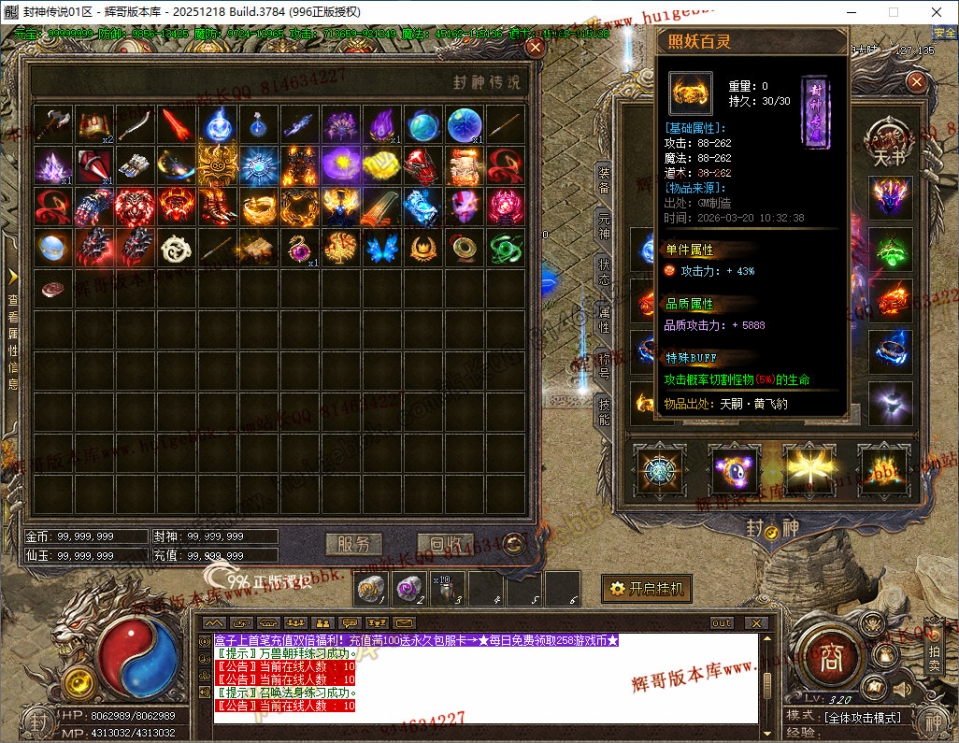This screenshot has height=743, width=959.
Task: Select the battle axe in the bag
Action: (x=52, y=125)
